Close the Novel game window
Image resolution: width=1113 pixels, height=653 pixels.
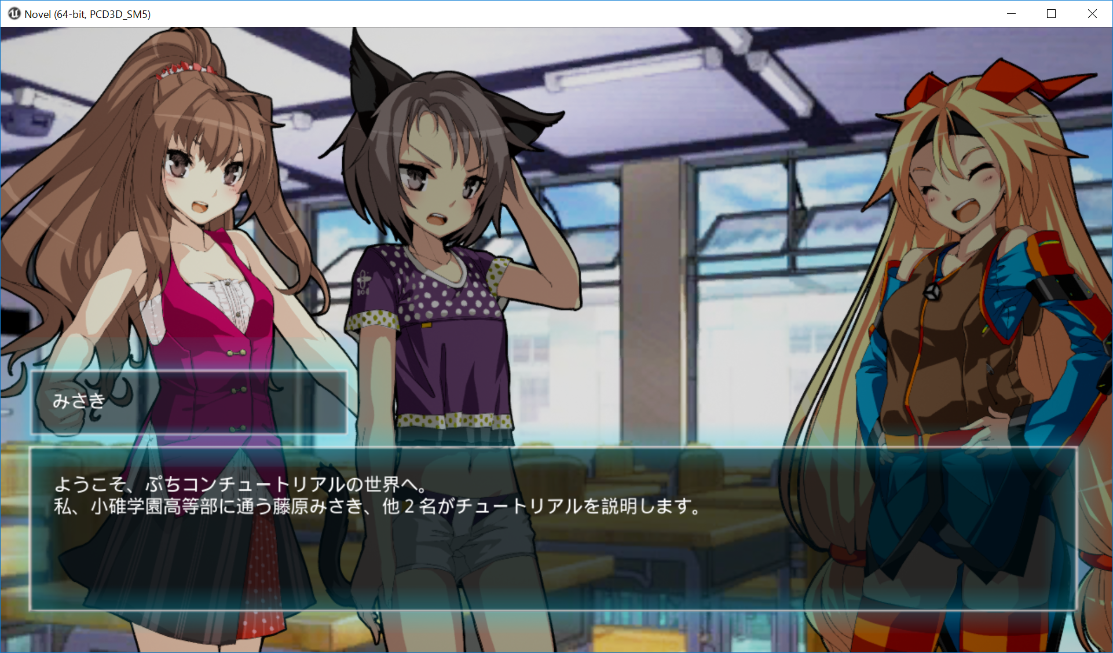tap(1089, 14)
